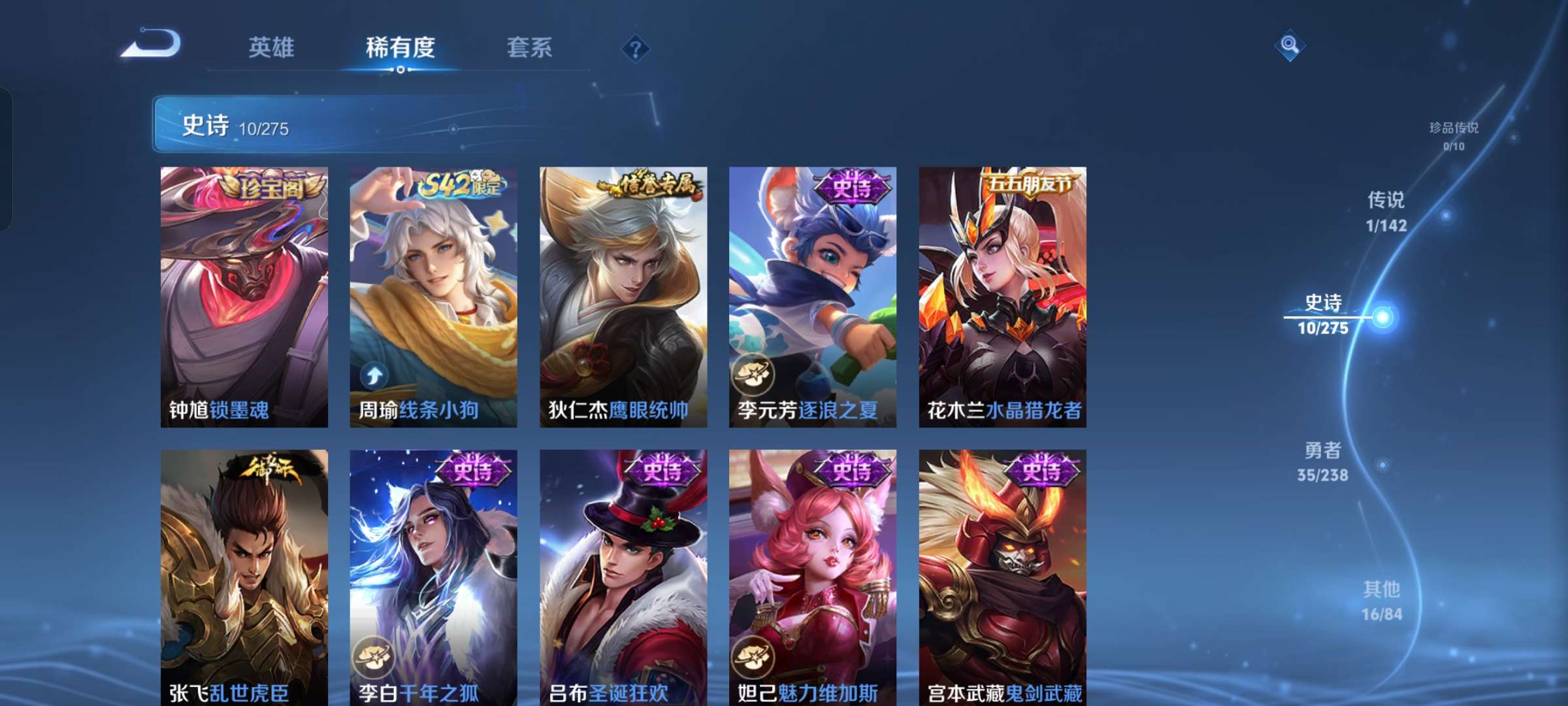Switch to the 套系 tab
The image size is (1568, 706).
[529, 48]
